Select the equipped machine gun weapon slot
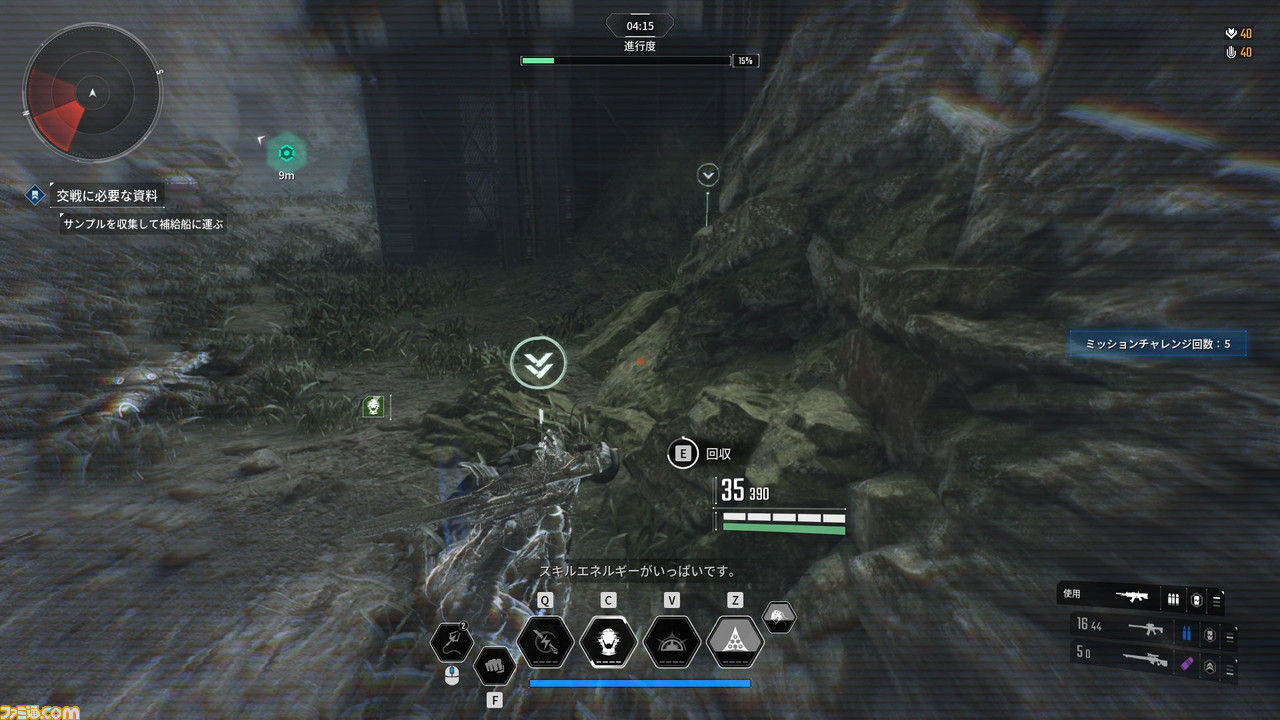This screenshot has height=720, width=1280. (1136, 597)
